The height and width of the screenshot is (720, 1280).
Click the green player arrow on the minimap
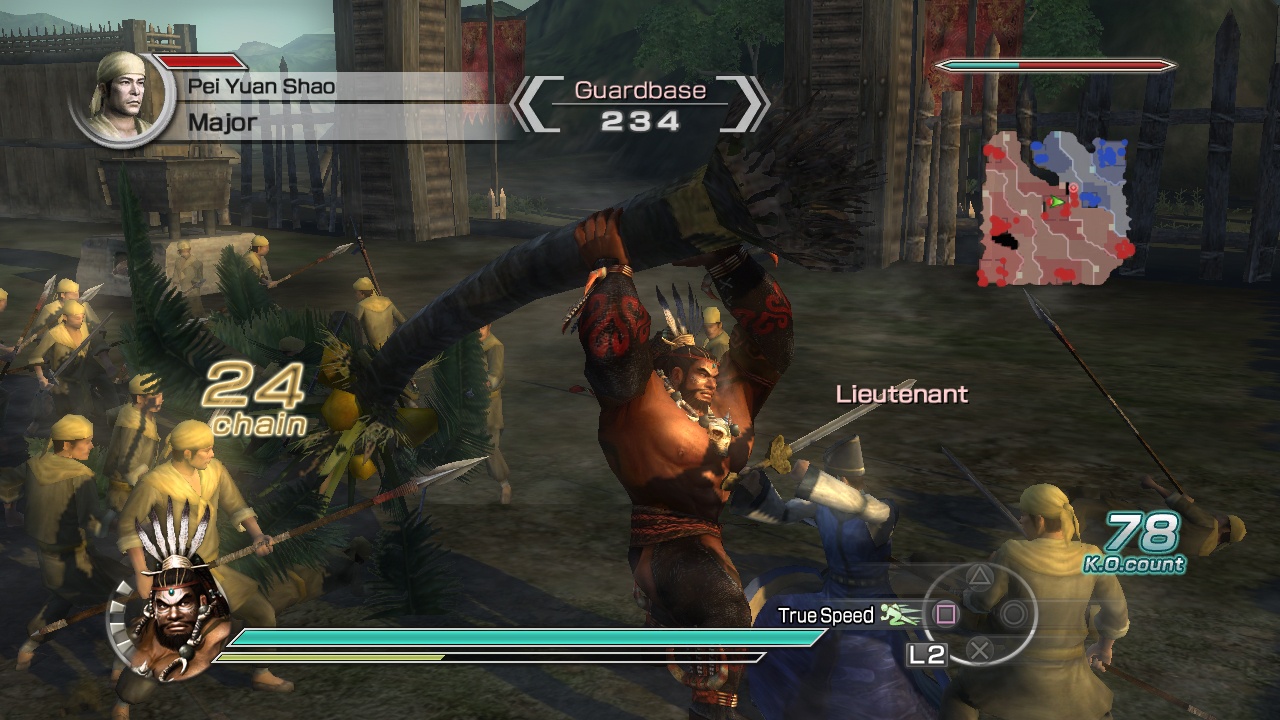pos(1056,201)
